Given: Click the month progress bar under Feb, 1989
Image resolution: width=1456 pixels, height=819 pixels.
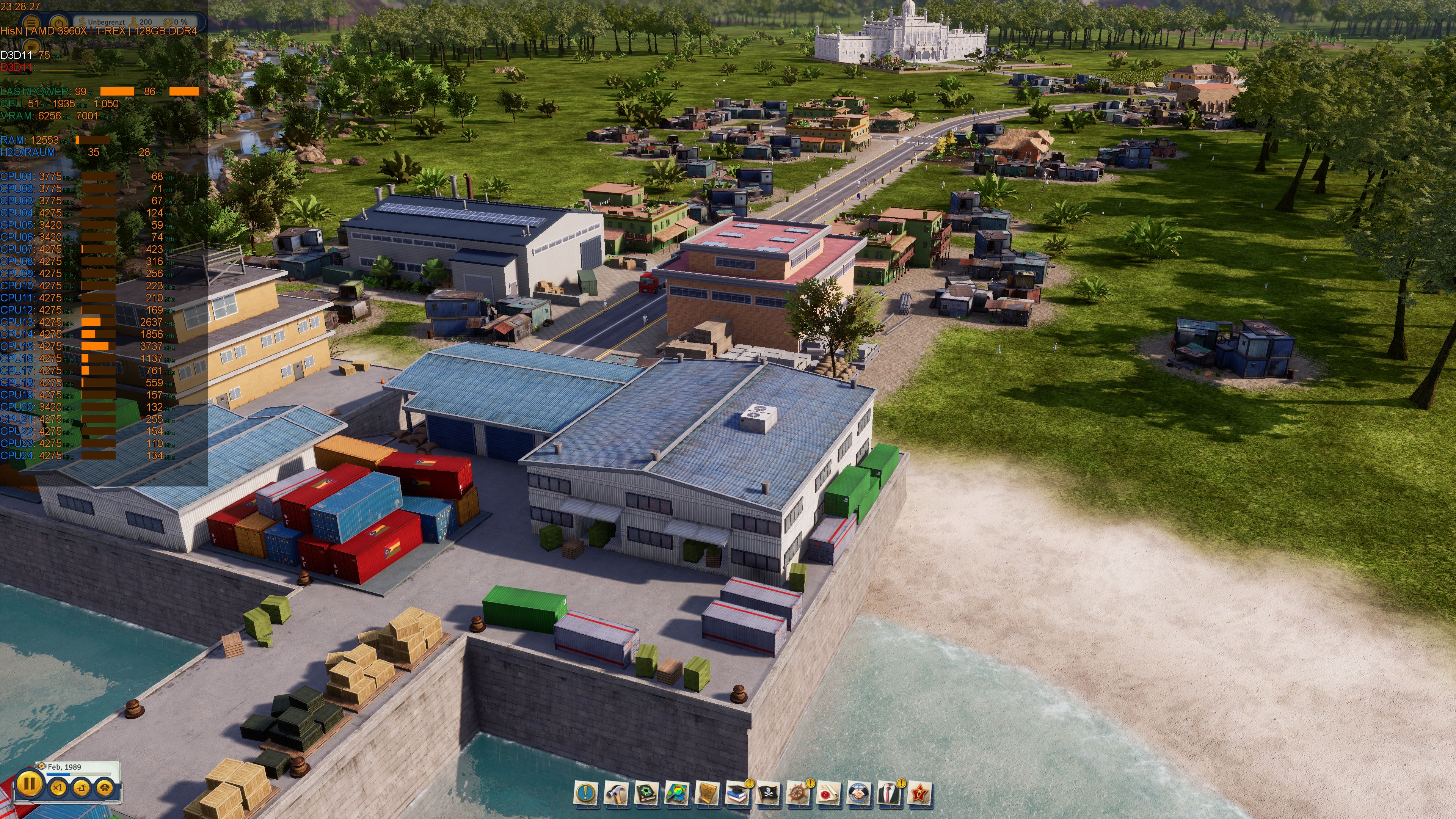Looking at the screenshot, I should point(74,774).
